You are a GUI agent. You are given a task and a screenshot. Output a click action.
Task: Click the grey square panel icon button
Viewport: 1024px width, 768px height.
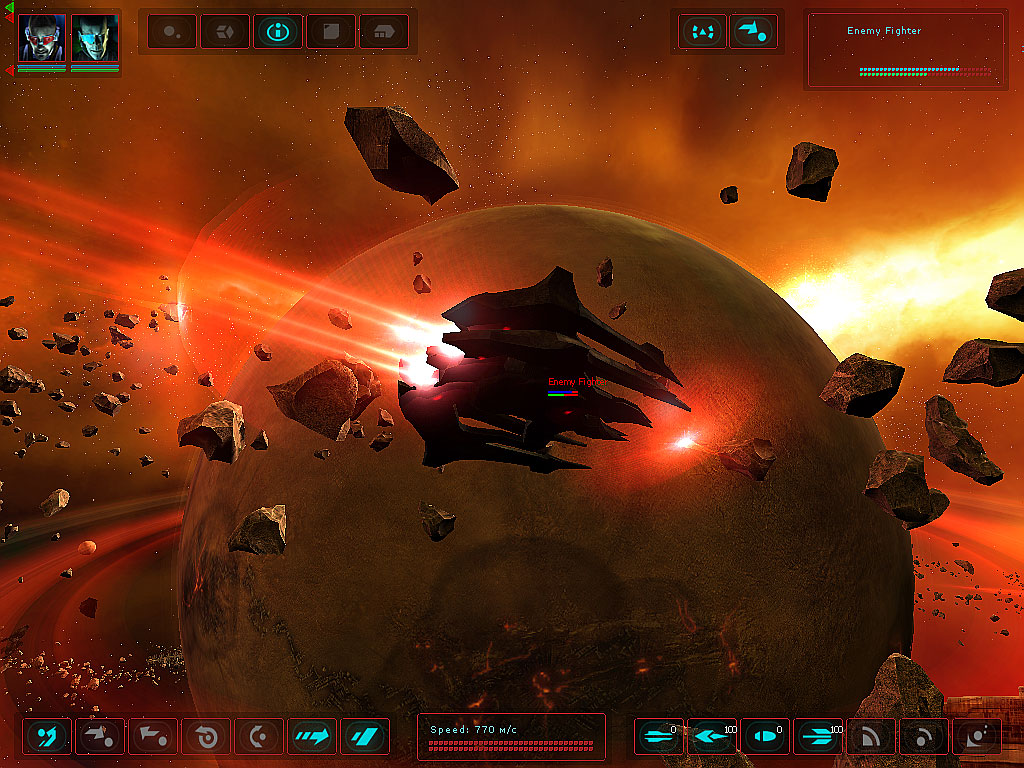tap(331, 32)
